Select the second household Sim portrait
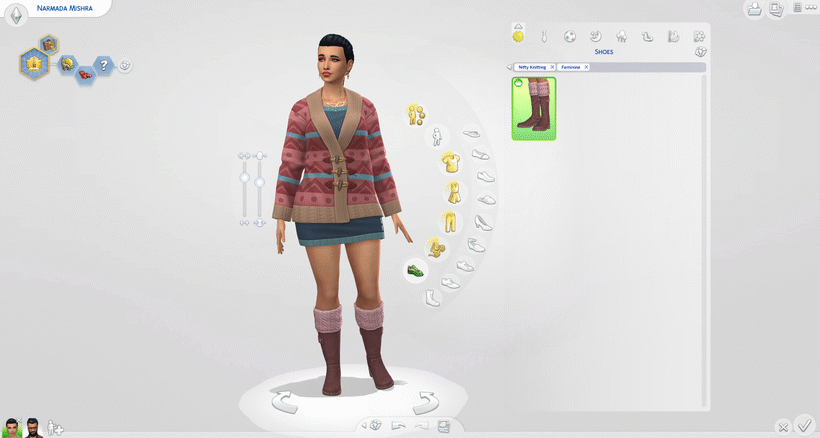 (x=33, y=428)
